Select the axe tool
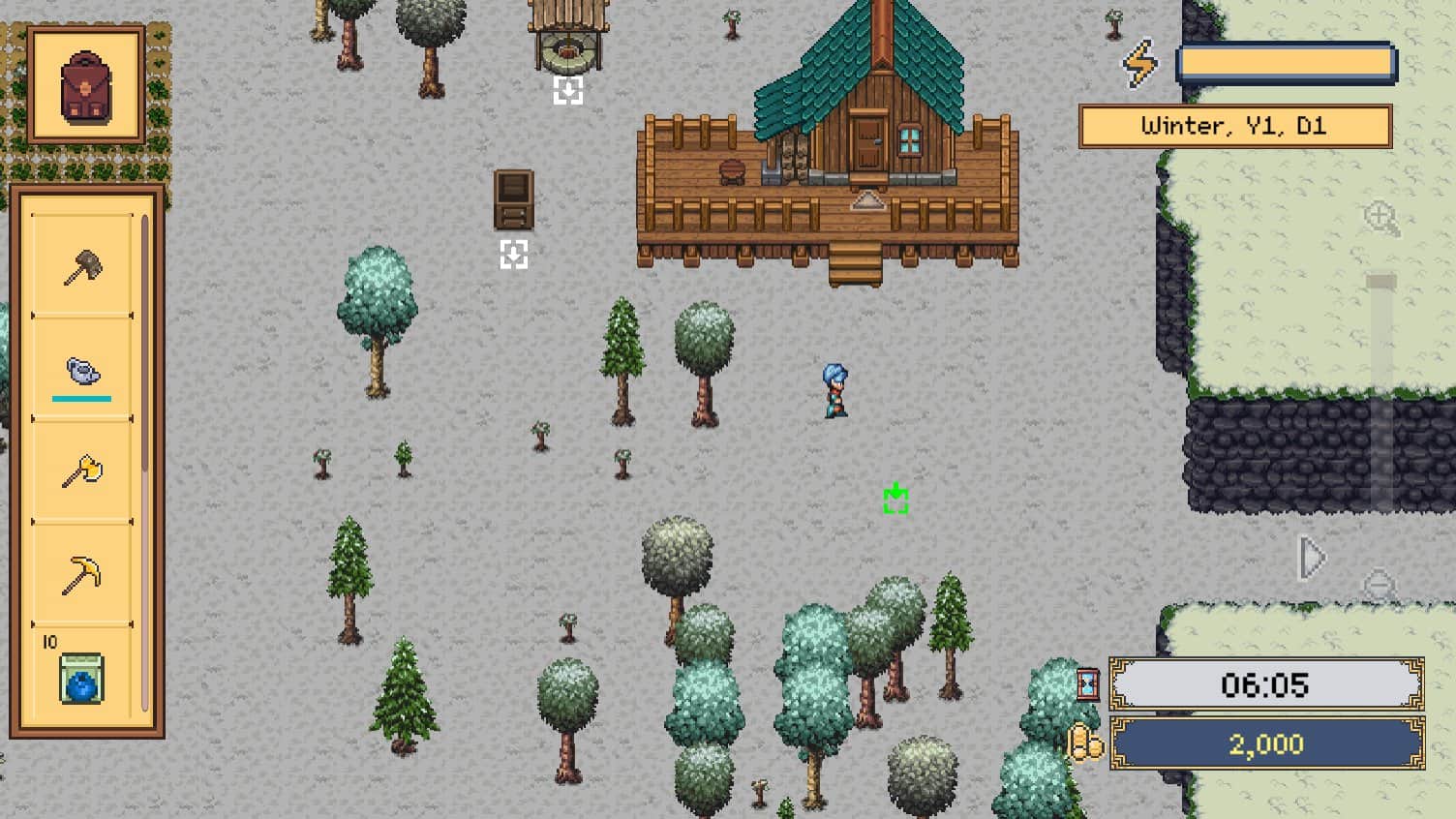 (x=82, y=471)
